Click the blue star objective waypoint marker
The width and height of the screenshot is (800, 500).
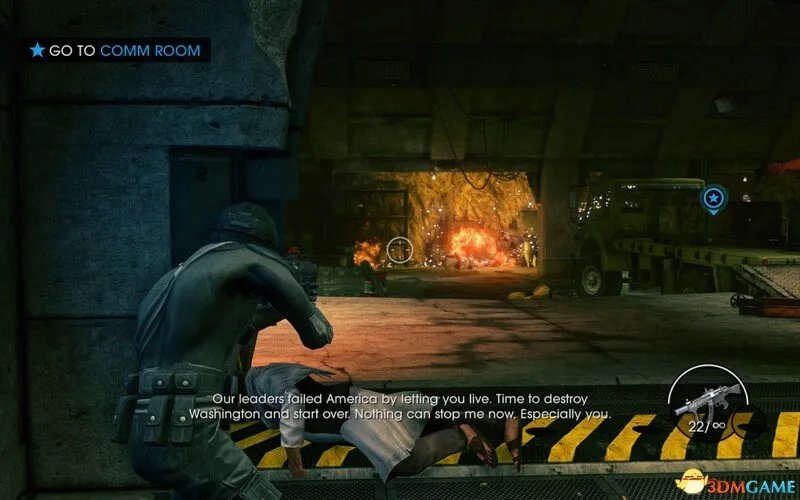(713, 199)
